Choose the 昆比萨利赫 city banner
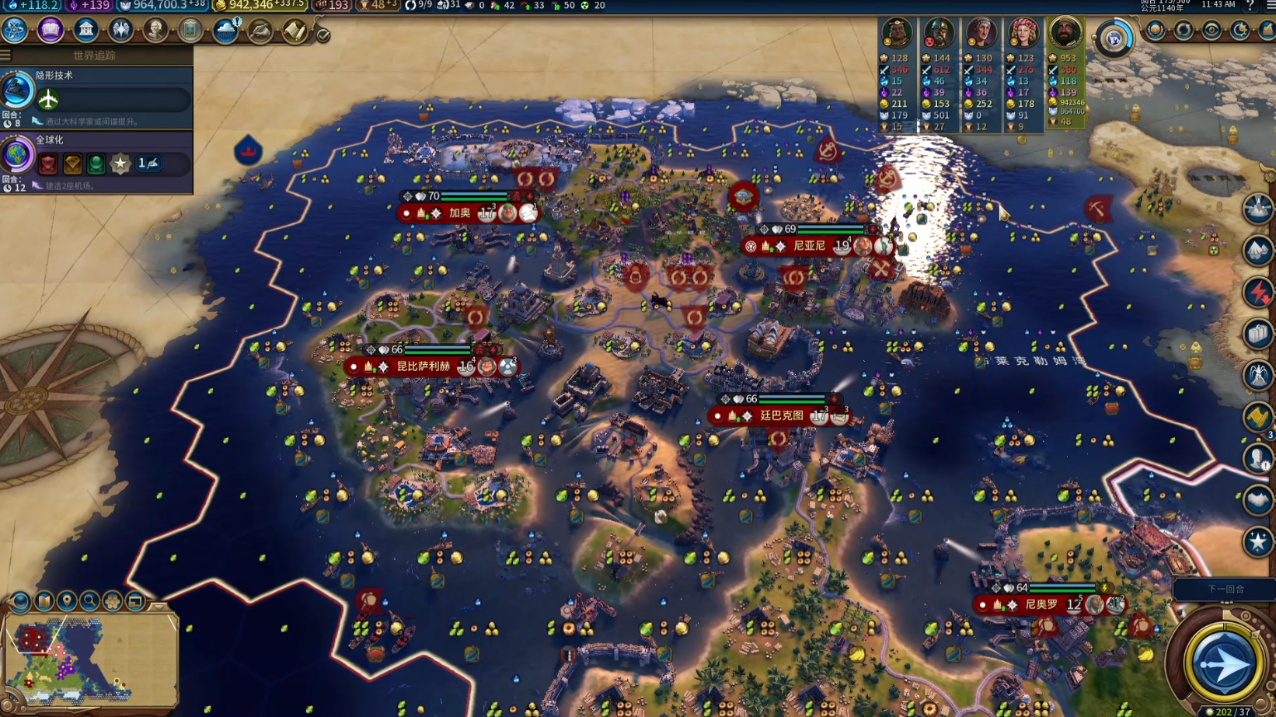 click(x=423, y=367)
